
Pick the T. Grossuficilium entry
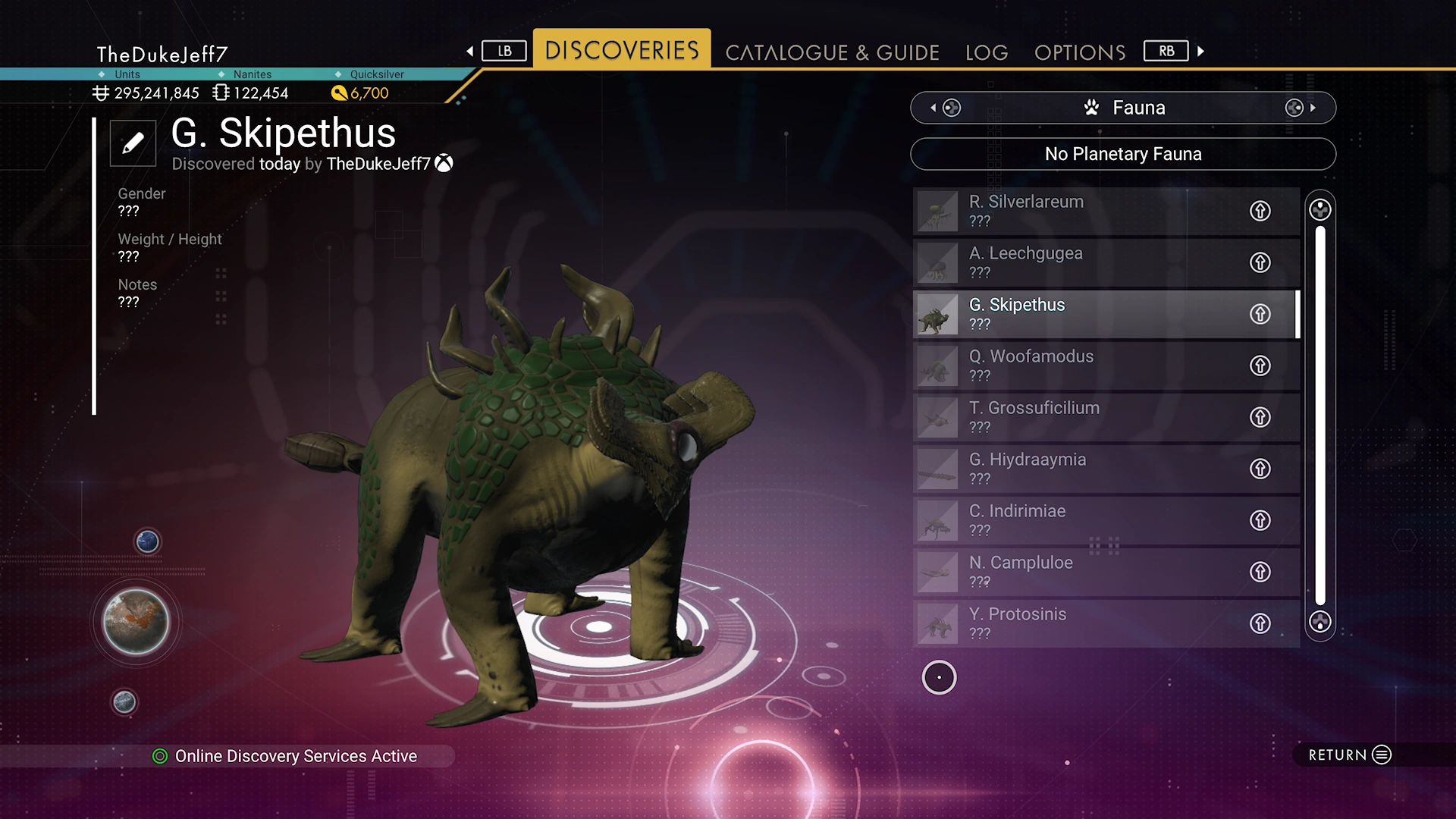[x=1077, y=417]
